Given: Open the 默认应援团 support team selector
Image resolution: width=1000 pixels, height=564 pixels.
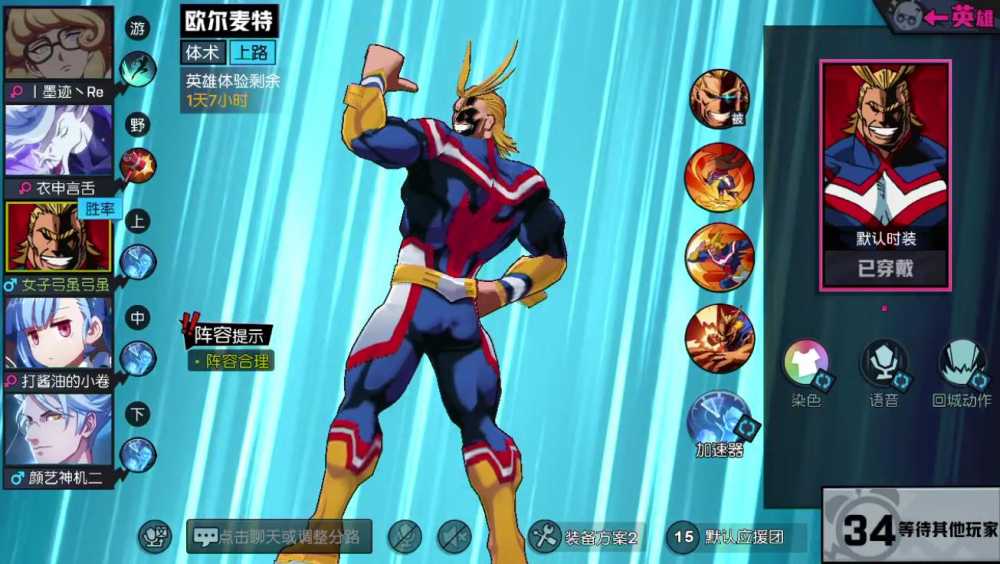Looking at the screenshot, I should coord(728,537).
